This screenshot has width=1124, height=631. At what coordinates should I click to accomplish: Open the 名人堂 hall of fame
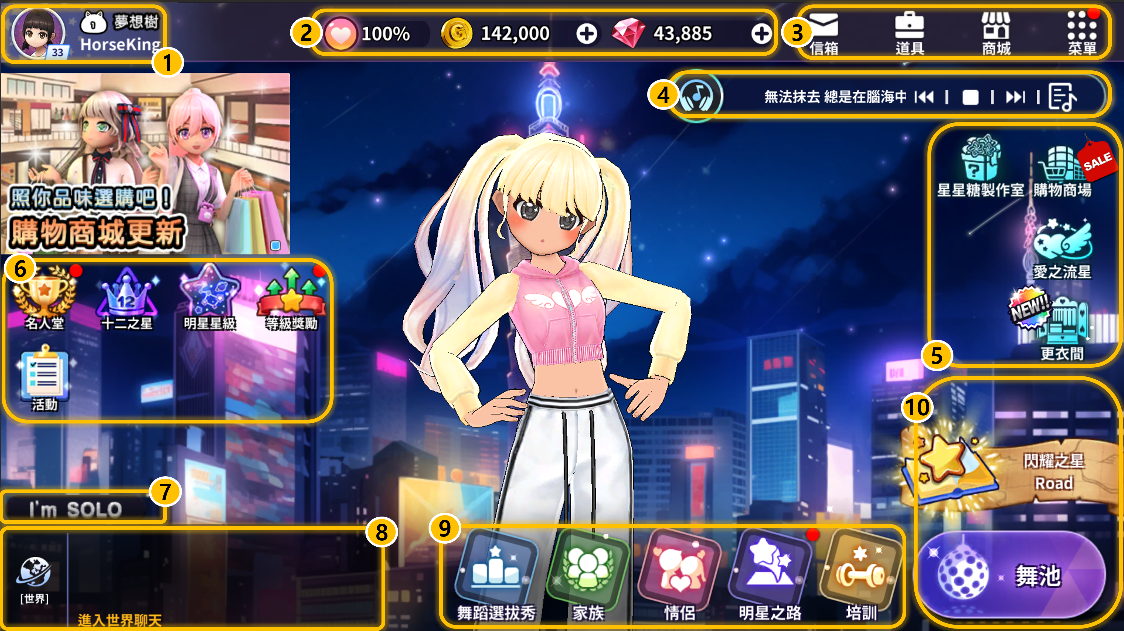click(x=44, y=299)
